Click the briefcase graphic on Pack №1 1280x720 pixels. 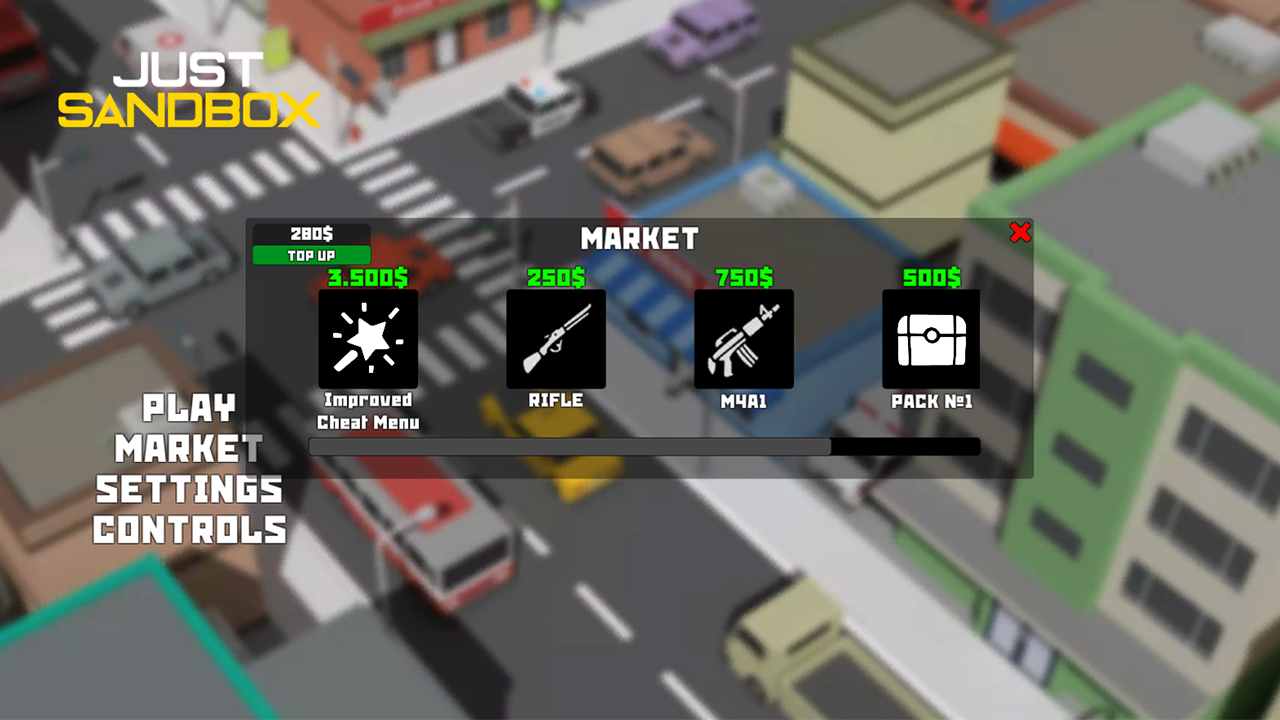pyautogui.click(x=930, y=338)
